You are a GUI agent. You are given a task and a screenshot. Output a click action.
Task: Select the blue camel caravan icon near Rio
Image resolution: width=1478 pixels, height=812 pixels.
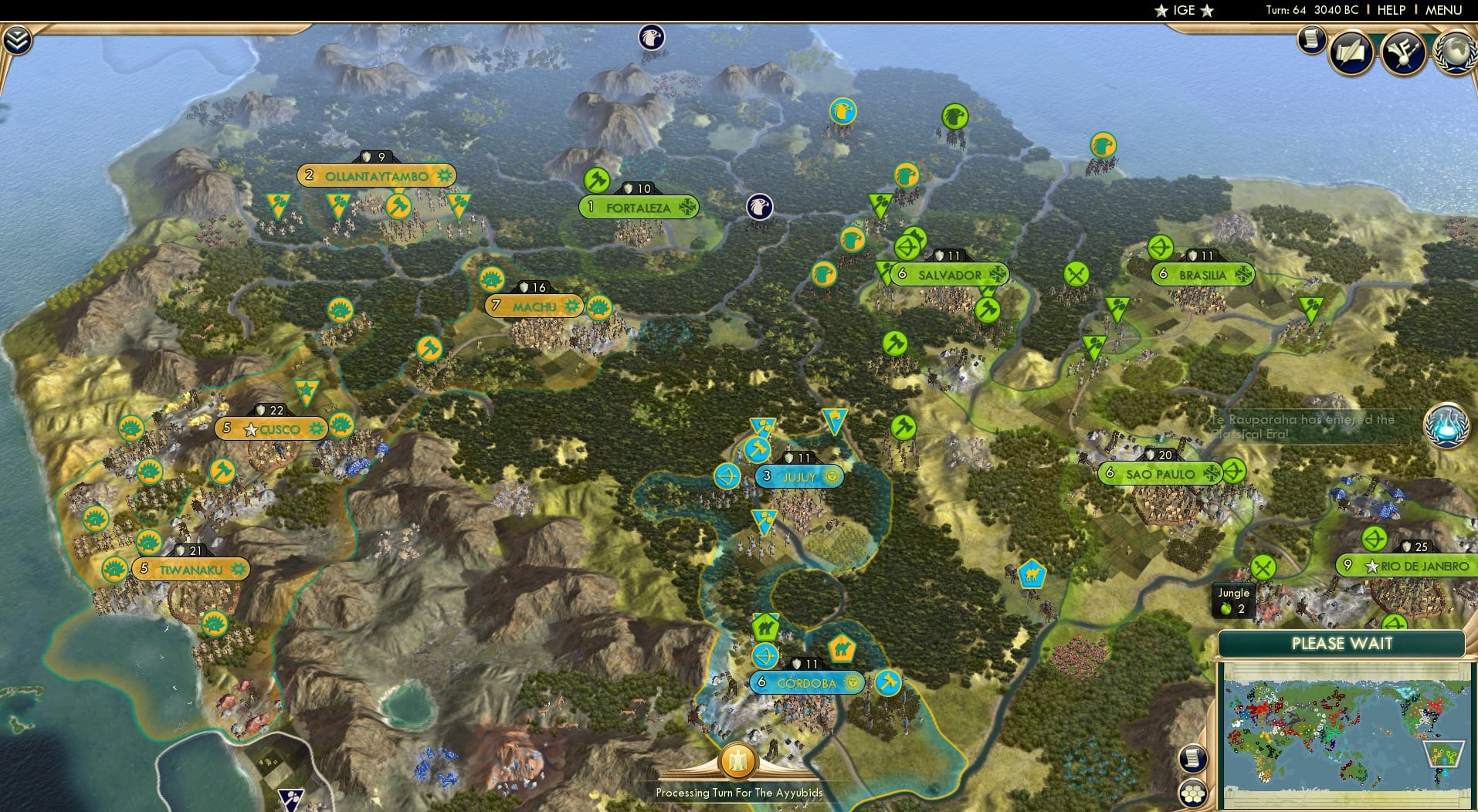pyautogui.click(x=1033, y=574)
